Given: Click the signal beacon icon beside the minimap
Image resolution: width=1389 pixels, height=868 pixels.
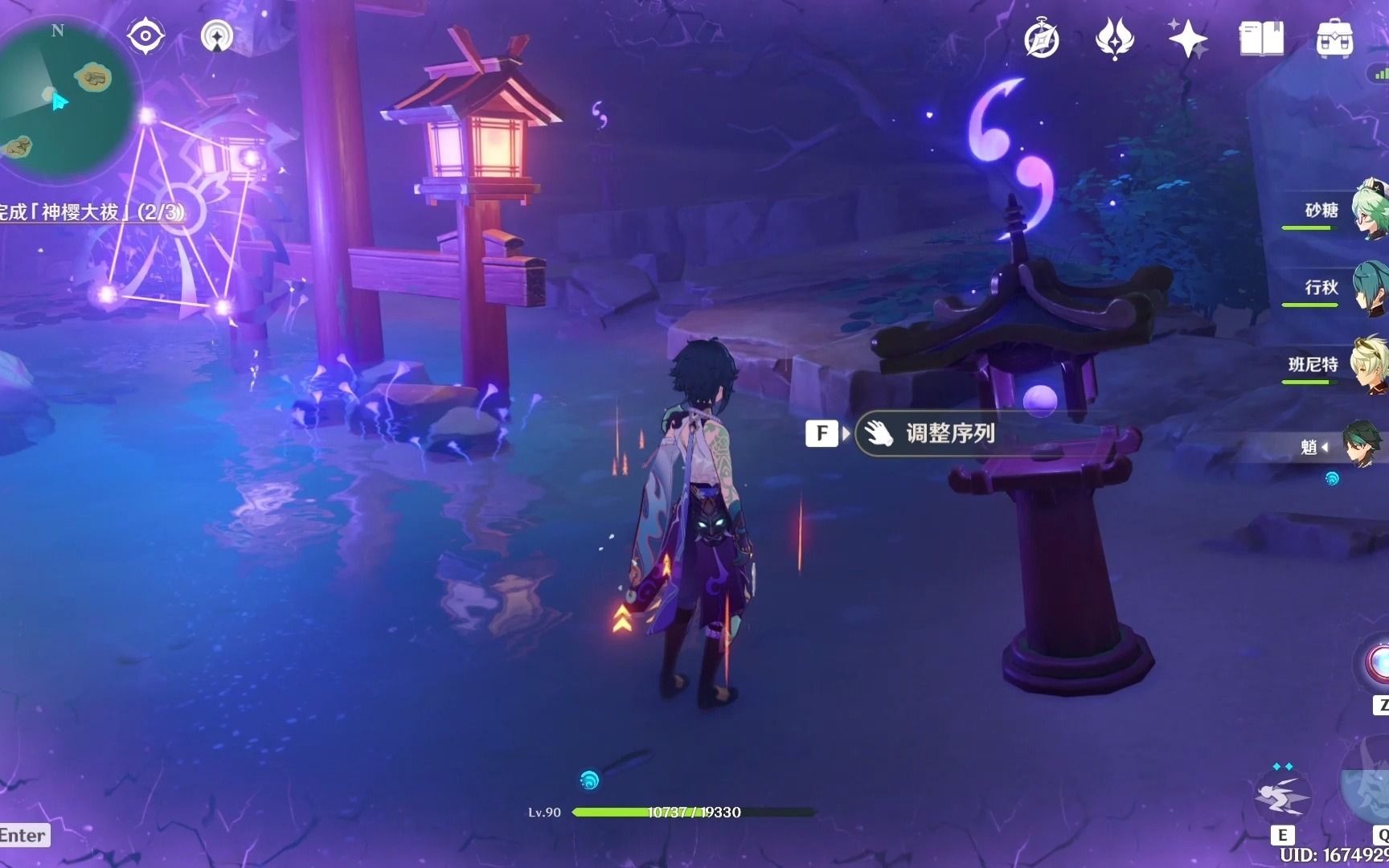Looking at the screenshot, I should pyautogui.click(x=214, y=35).
